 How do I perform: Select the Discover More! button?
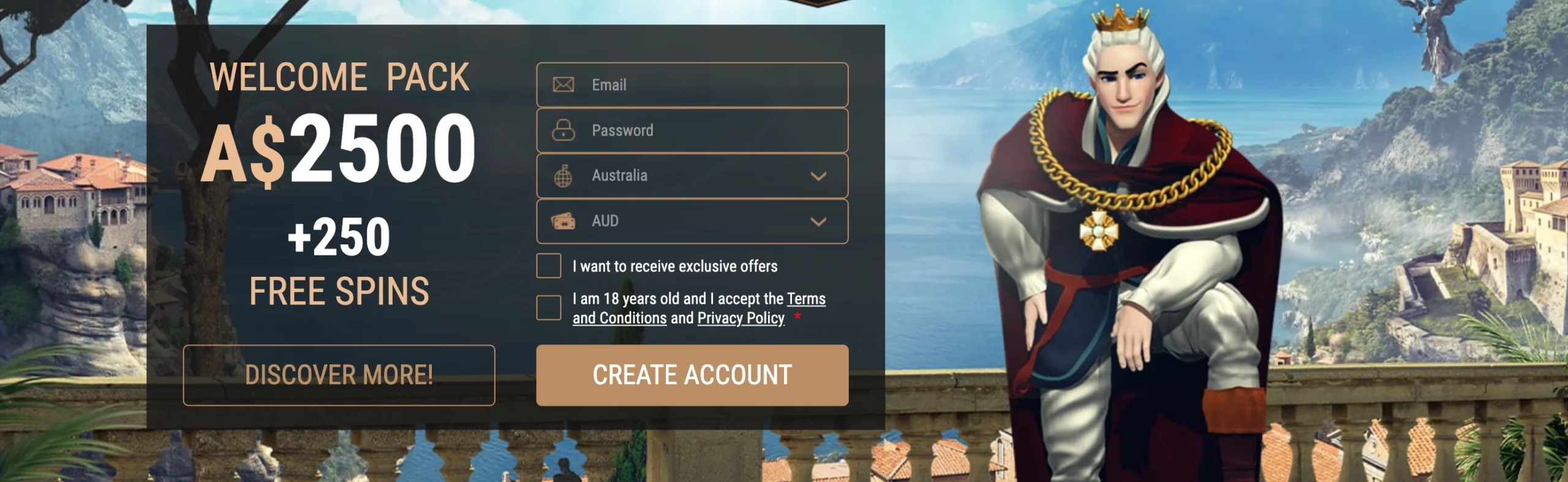point(339,375)
